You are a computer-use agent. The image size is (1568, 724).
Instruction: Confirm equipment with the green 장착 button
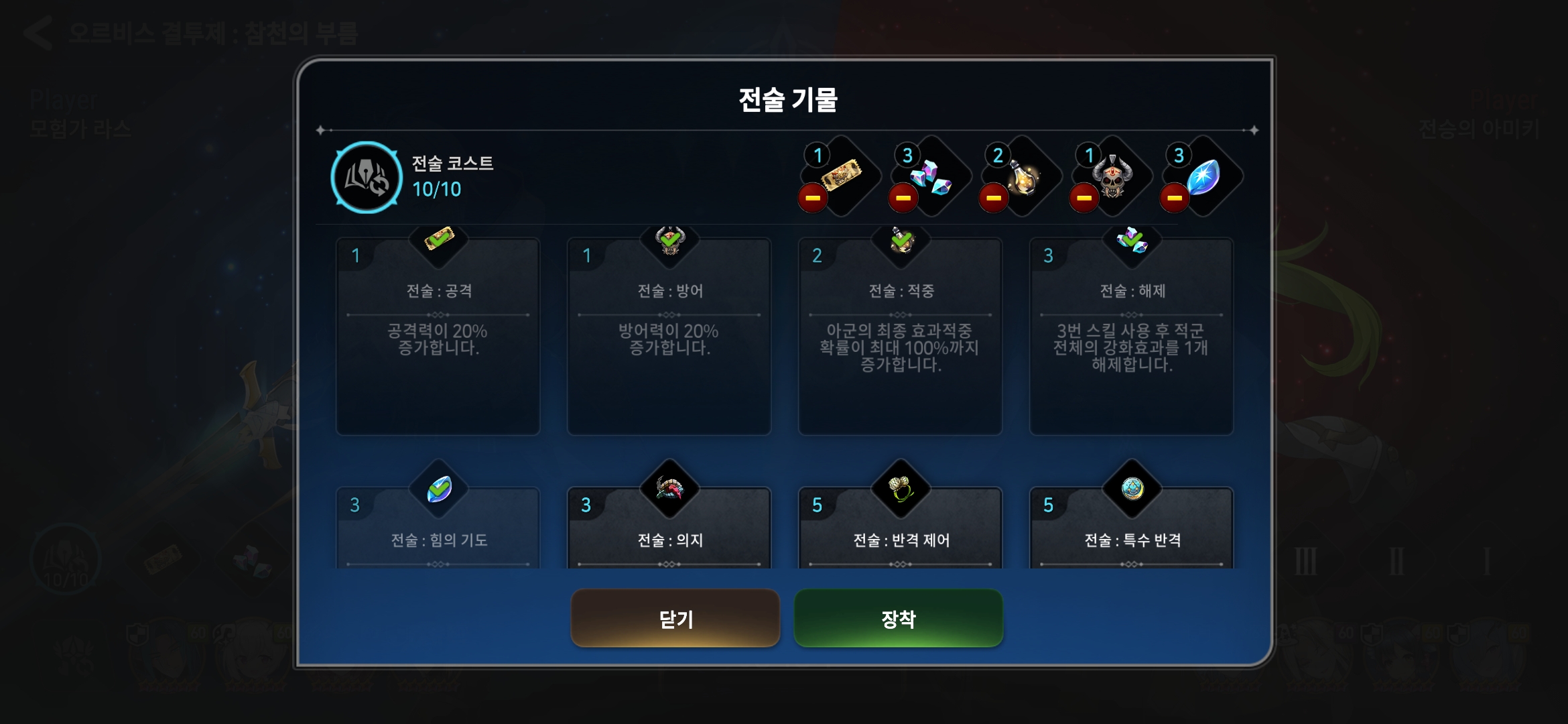(898, 618)
